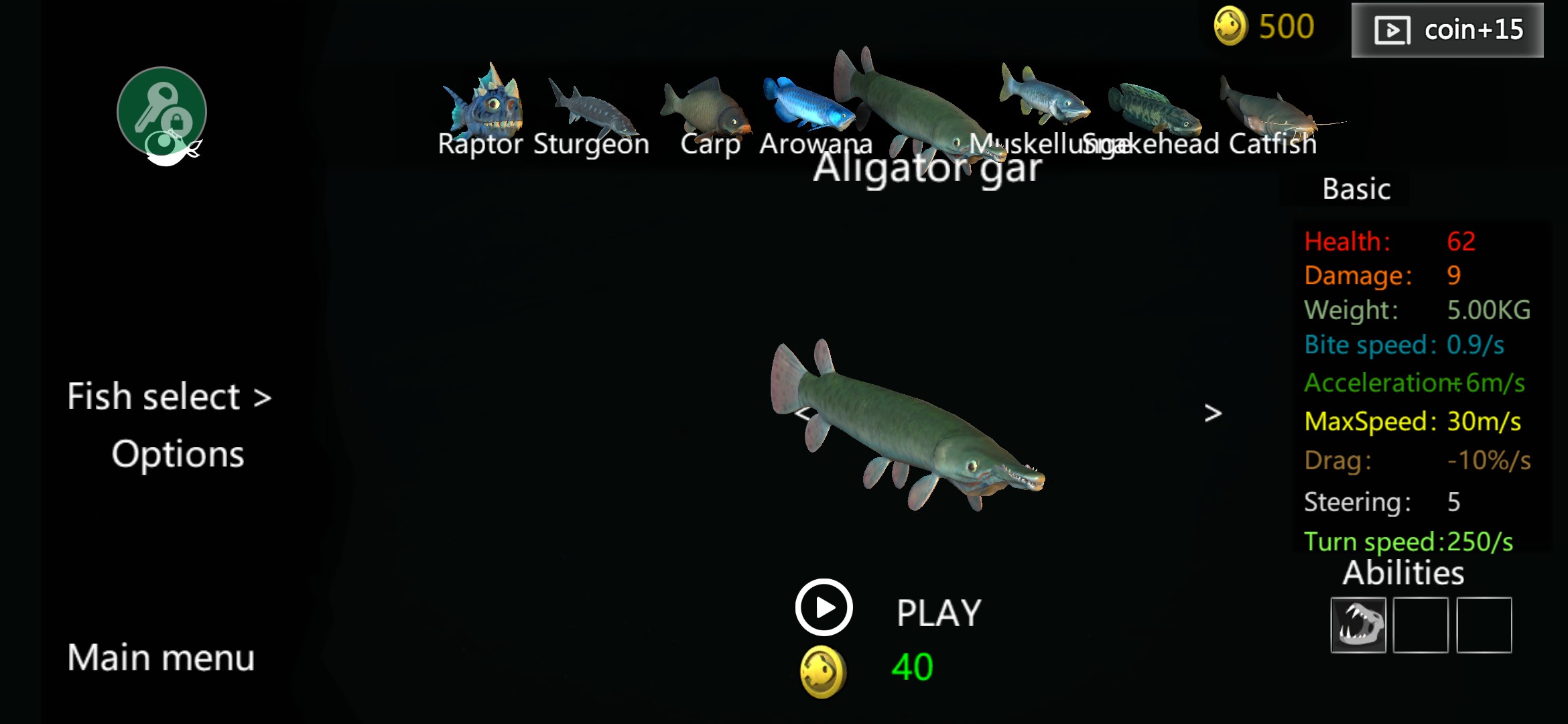This screenshot has width=1568, height=724.
Task: Open the Fish select menu
Action: 169,396
